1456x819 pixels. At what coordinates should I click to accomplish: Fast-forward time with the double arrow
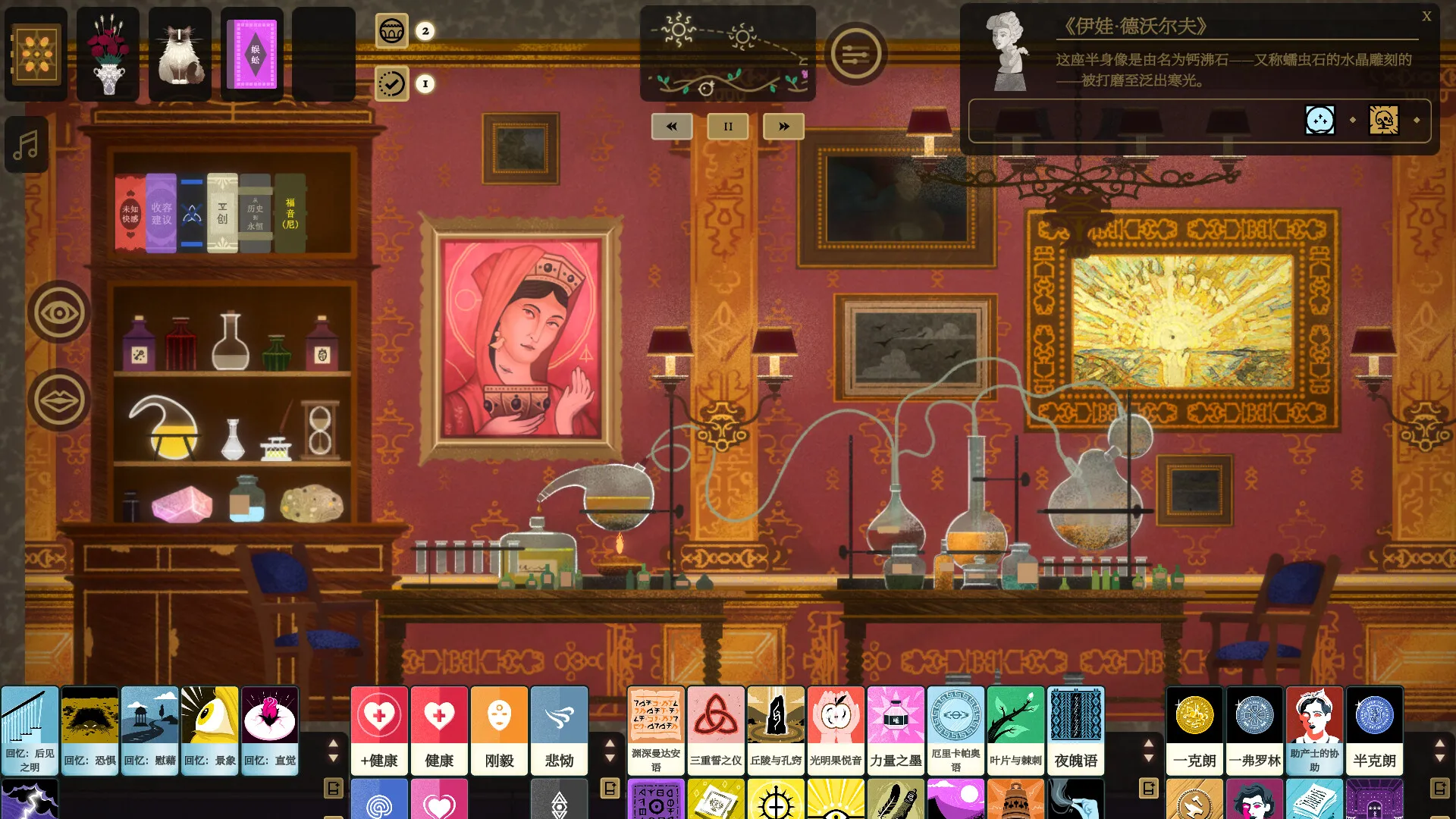(x=783, y=127)
